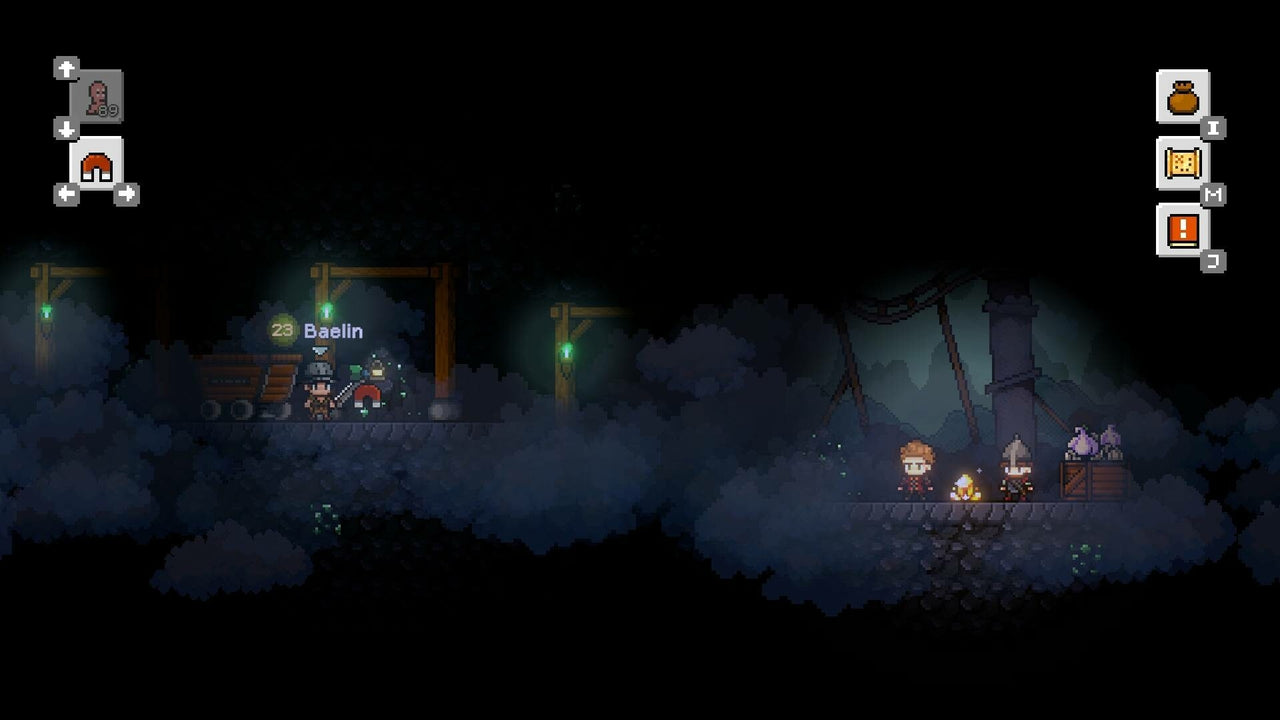Click the down arrow below the bait slot
The width and height of the screenshot is (1280, 720).
pyautogui.click(x=66, y=130)
